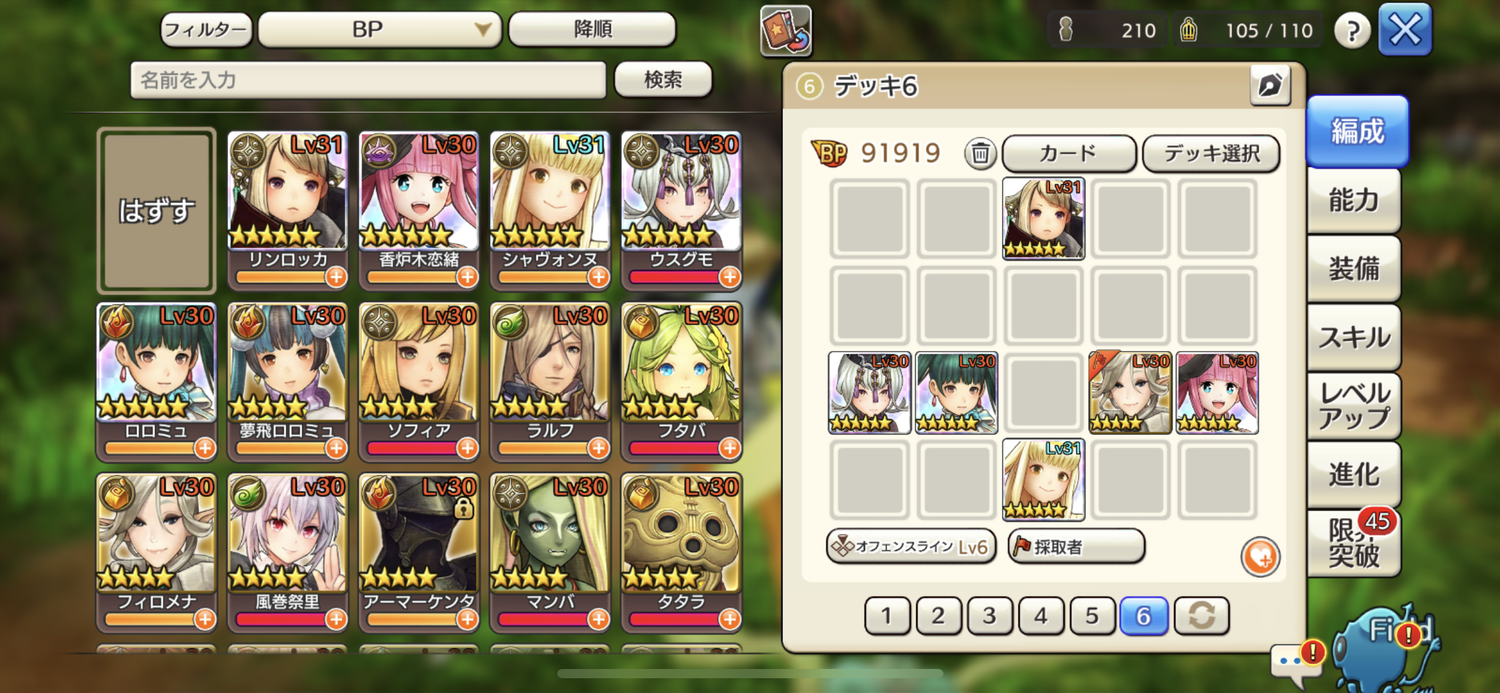Choose the アーマーケンタ locked card
Screen dimensions: 1500x693
click(418, 551)
